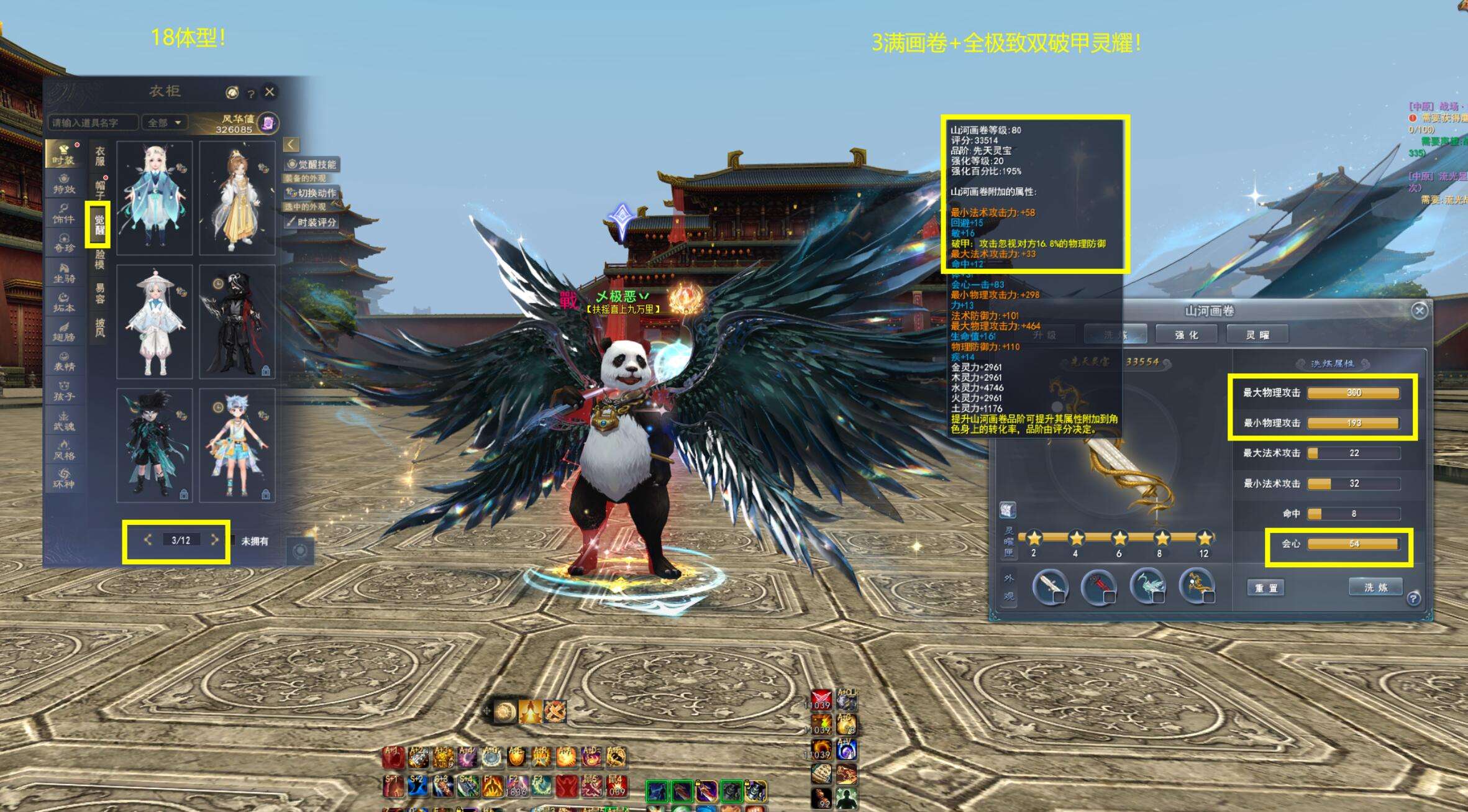Select the yellow-dress outfit thumbnail
Image resolution: width=1468 pixels, height=812 pixels.
[237, 198]
